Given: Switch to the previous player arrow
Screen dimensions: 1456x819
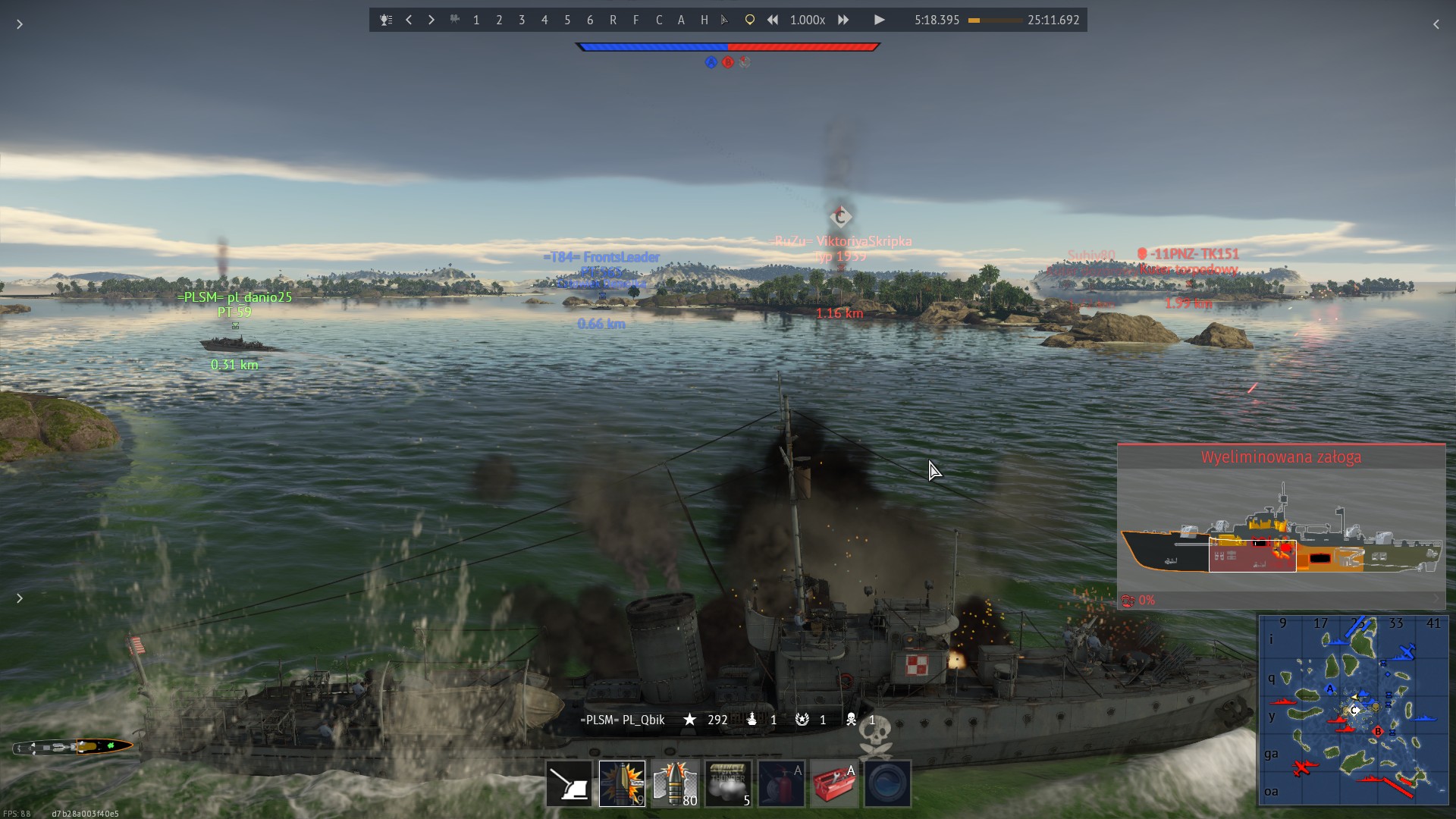Looking at the screenshot, I should pyautogui.click(x=409, y=20).
